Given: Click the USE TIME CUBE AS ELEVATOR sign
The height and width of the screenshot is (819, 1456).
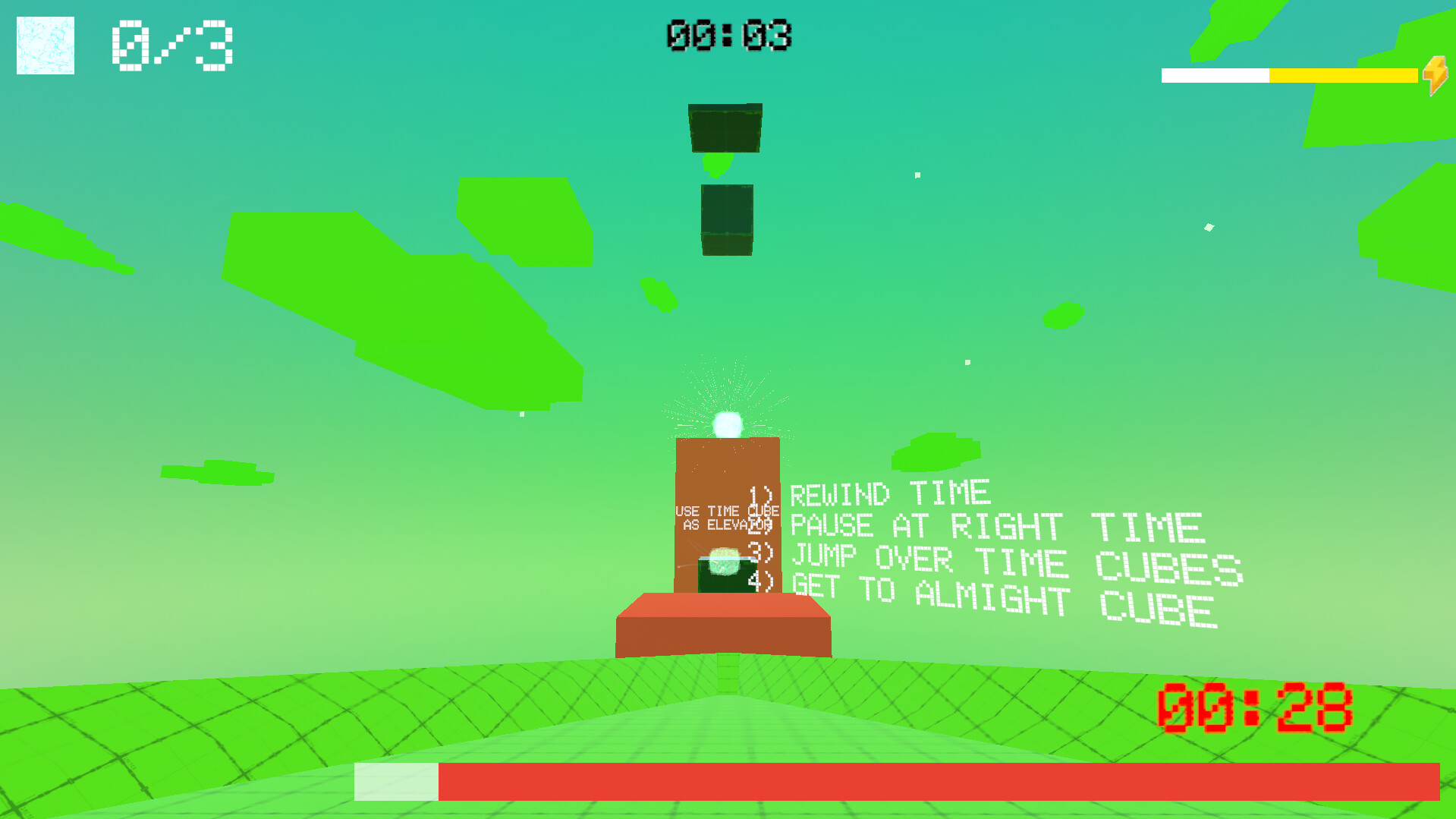Looking at the screenshot, I should coord(726,516).
